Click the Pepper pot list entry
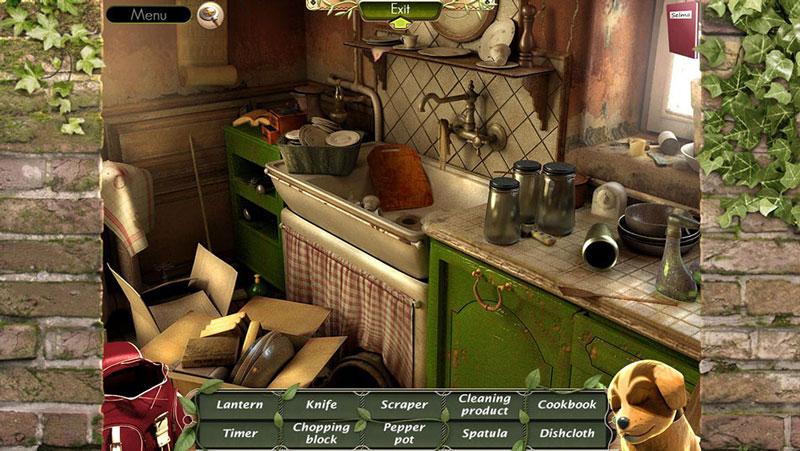Screen dimensions: 800x451 tap(404, 433)
